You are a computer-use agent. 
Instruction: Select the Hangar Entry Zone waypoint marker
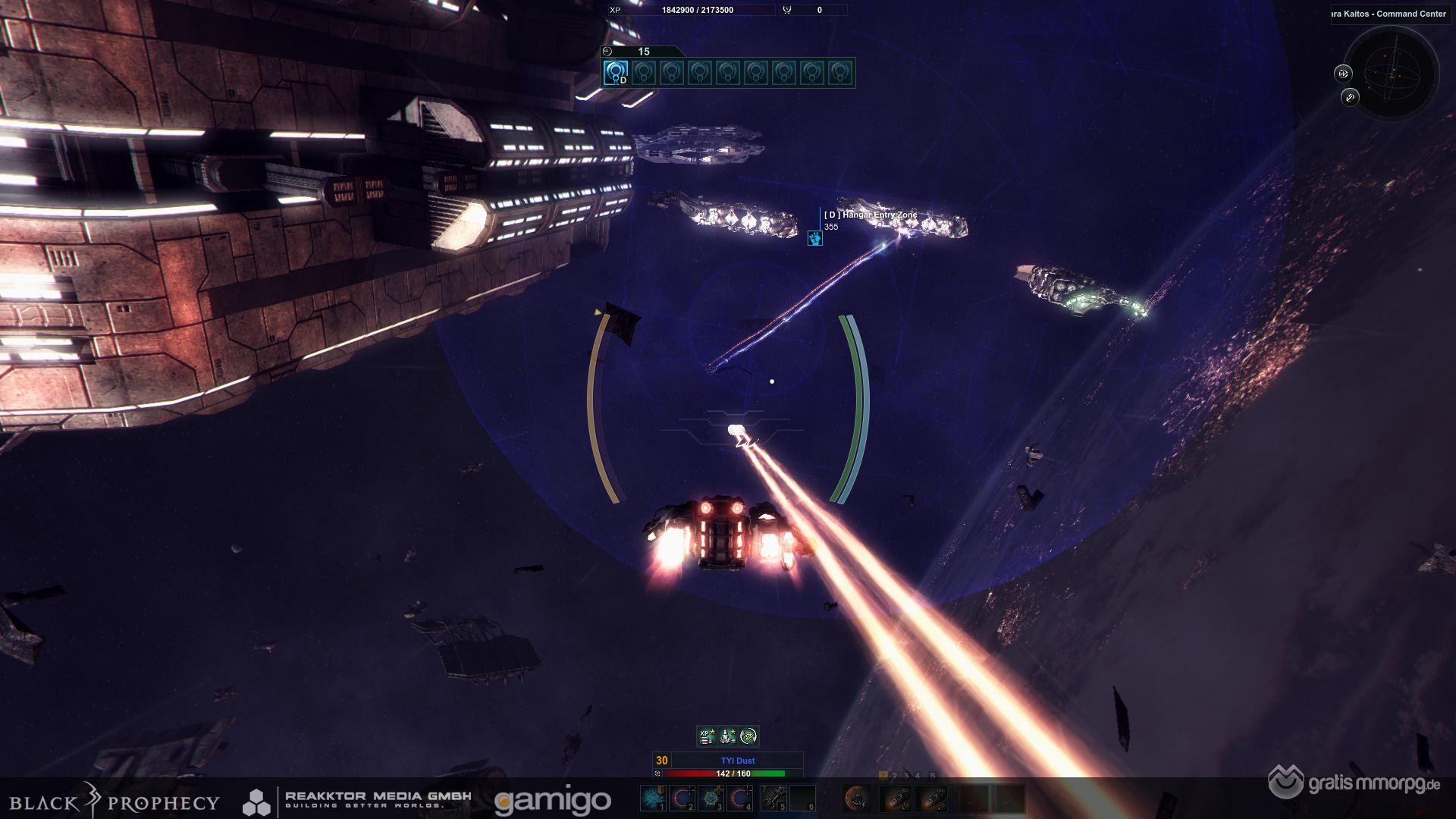[x=814, y=238]
